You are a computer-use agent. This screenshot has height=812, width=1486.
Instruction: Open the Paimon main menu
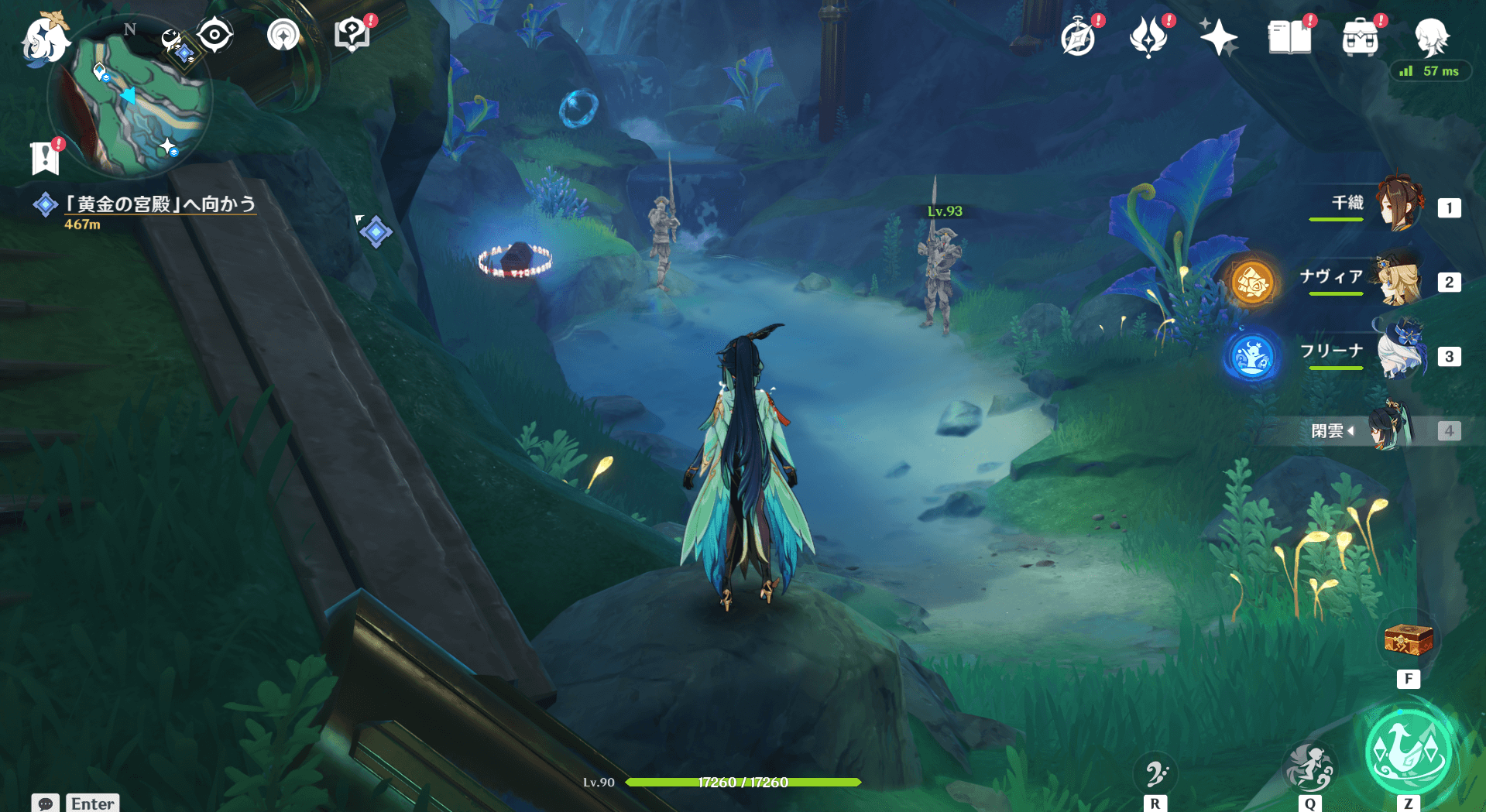(44, 39)
